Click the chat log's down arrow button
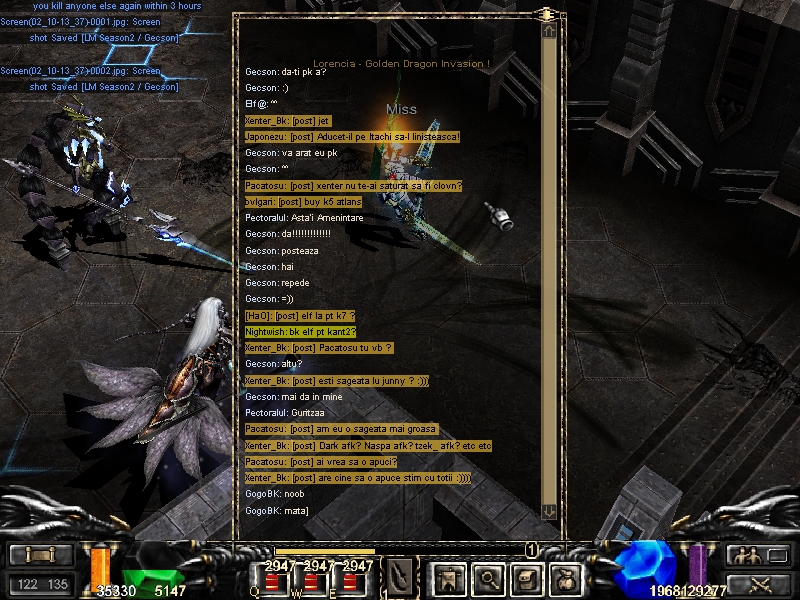The width and height of the screenshot is (800, 600). 548,511
